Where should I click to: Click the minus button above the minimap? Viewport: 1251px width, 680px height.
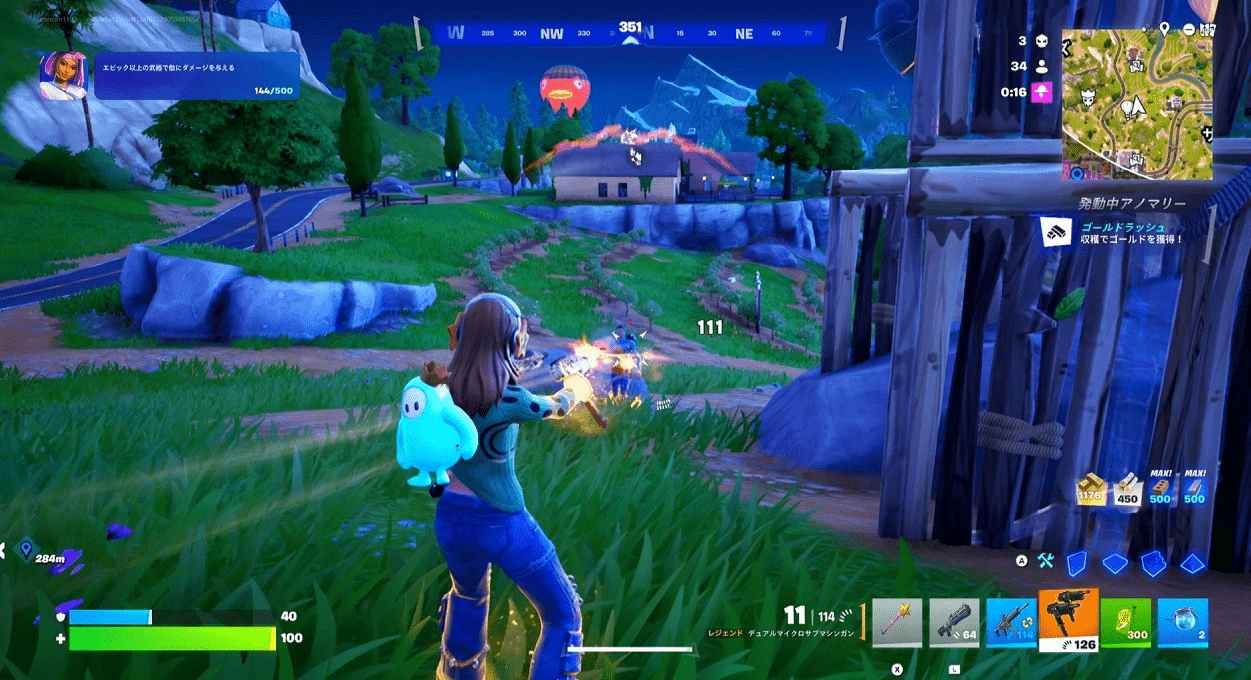click(x=1187, y=29)
